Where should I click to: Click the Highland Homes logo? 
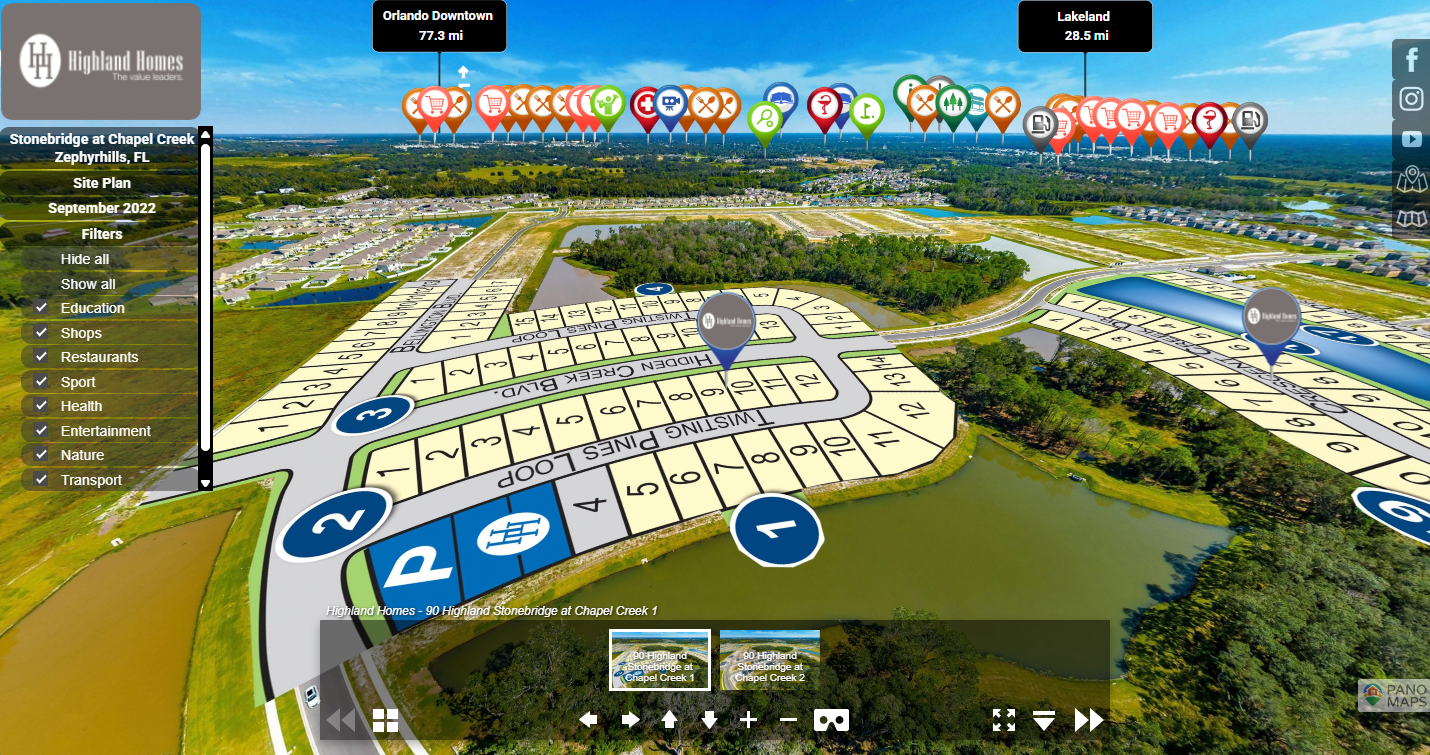[101, 61]
